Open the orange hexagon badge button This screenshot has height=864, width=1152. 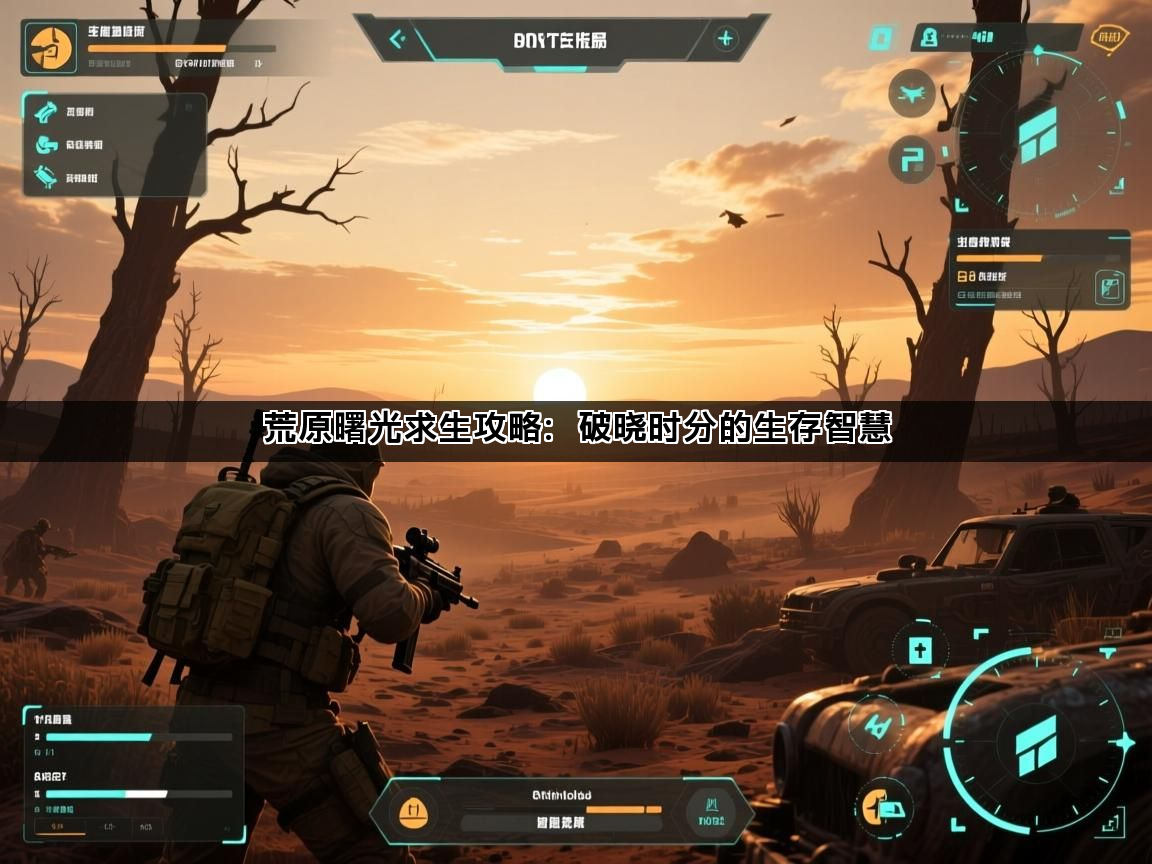[x=1108, y=39]
